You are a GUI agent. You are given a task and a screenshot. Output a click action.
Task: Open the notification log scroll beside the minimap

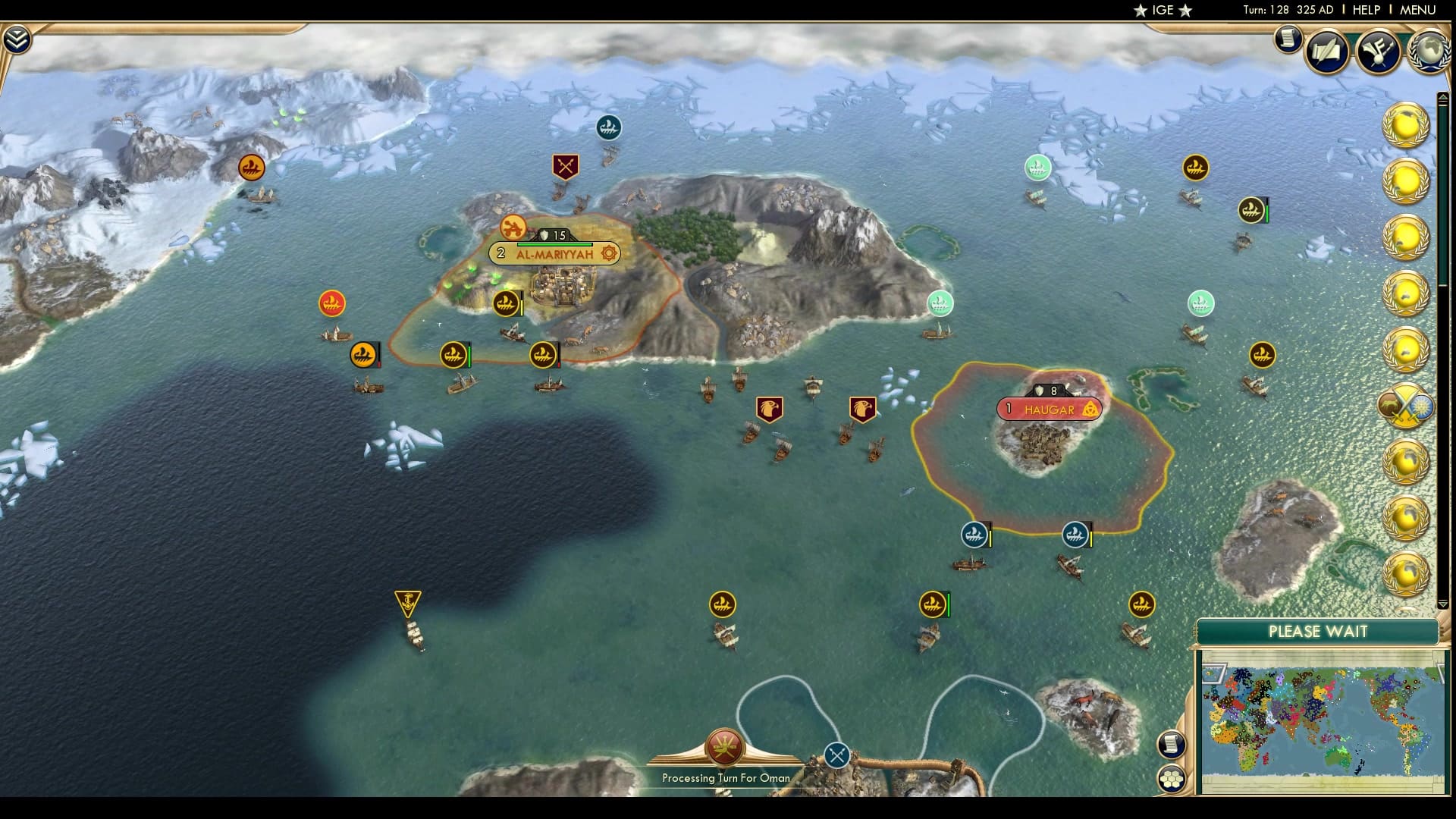pos(1172,745)
